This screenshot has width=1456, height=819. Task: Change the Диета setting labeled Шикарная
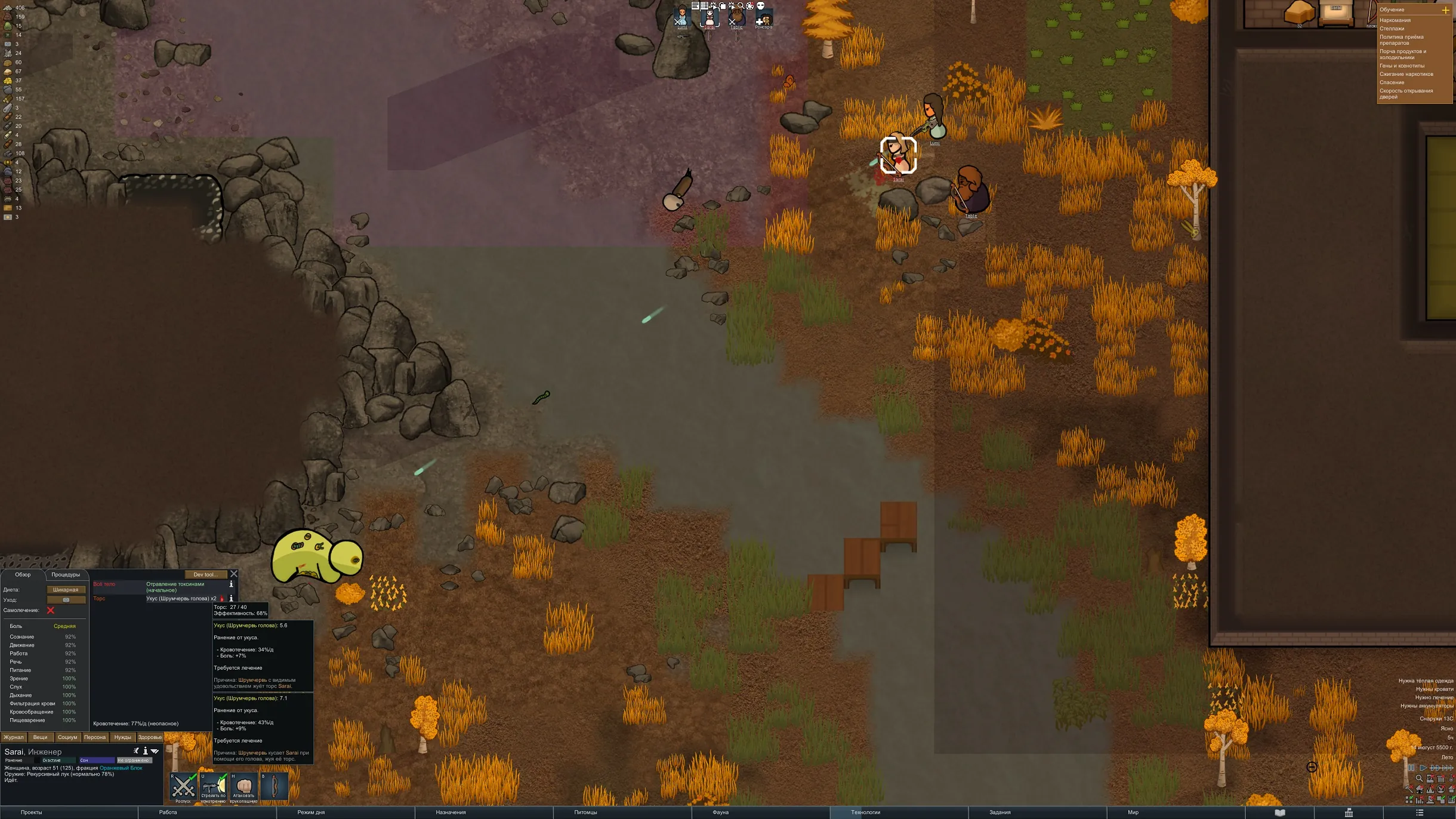pos(66,590)
